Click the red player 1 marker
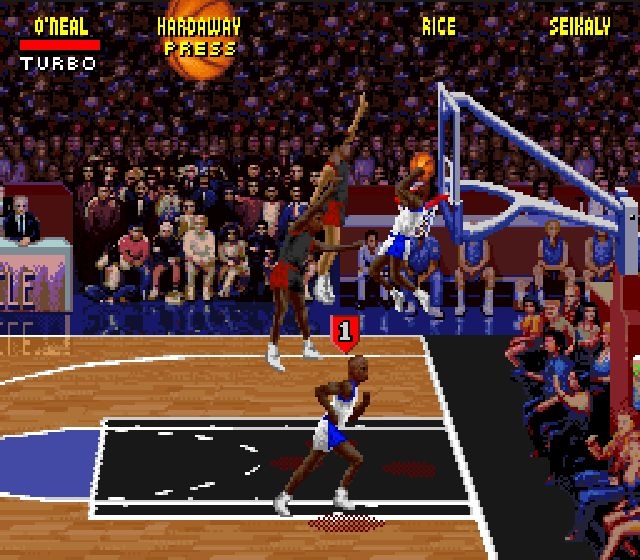The width and height of the screenshot is (640, 560). pyautogui.click(x=345, y=332)
